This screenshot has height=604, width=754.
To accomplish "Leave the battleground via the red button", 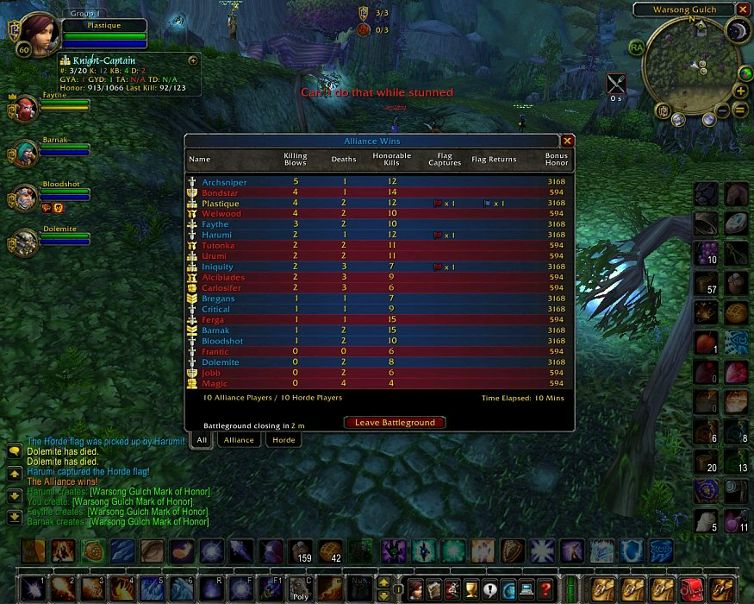I will click(x=395, y=423).
